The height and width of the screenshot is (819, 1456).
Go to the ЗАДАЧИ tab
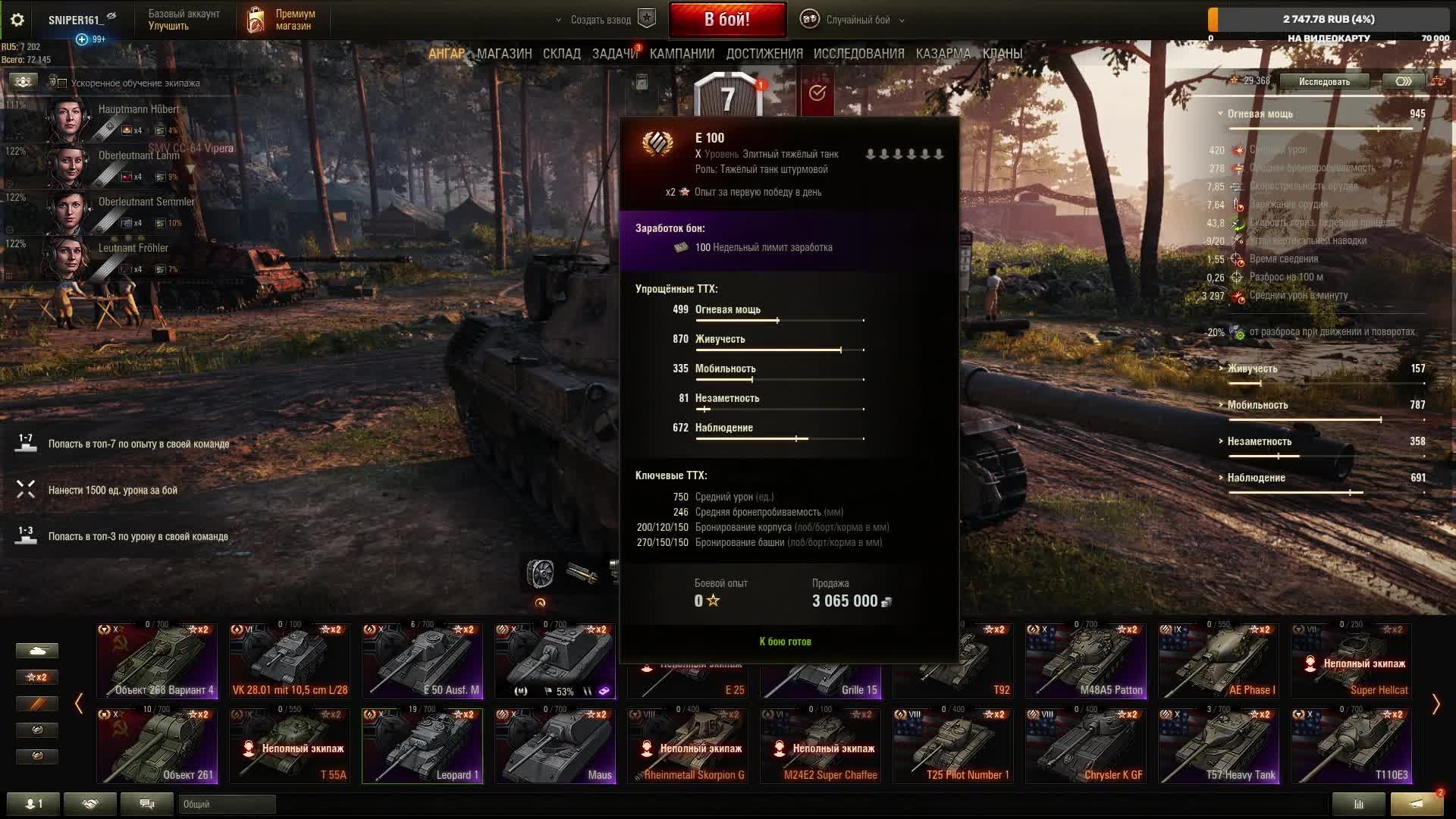(x=614, y=54)
